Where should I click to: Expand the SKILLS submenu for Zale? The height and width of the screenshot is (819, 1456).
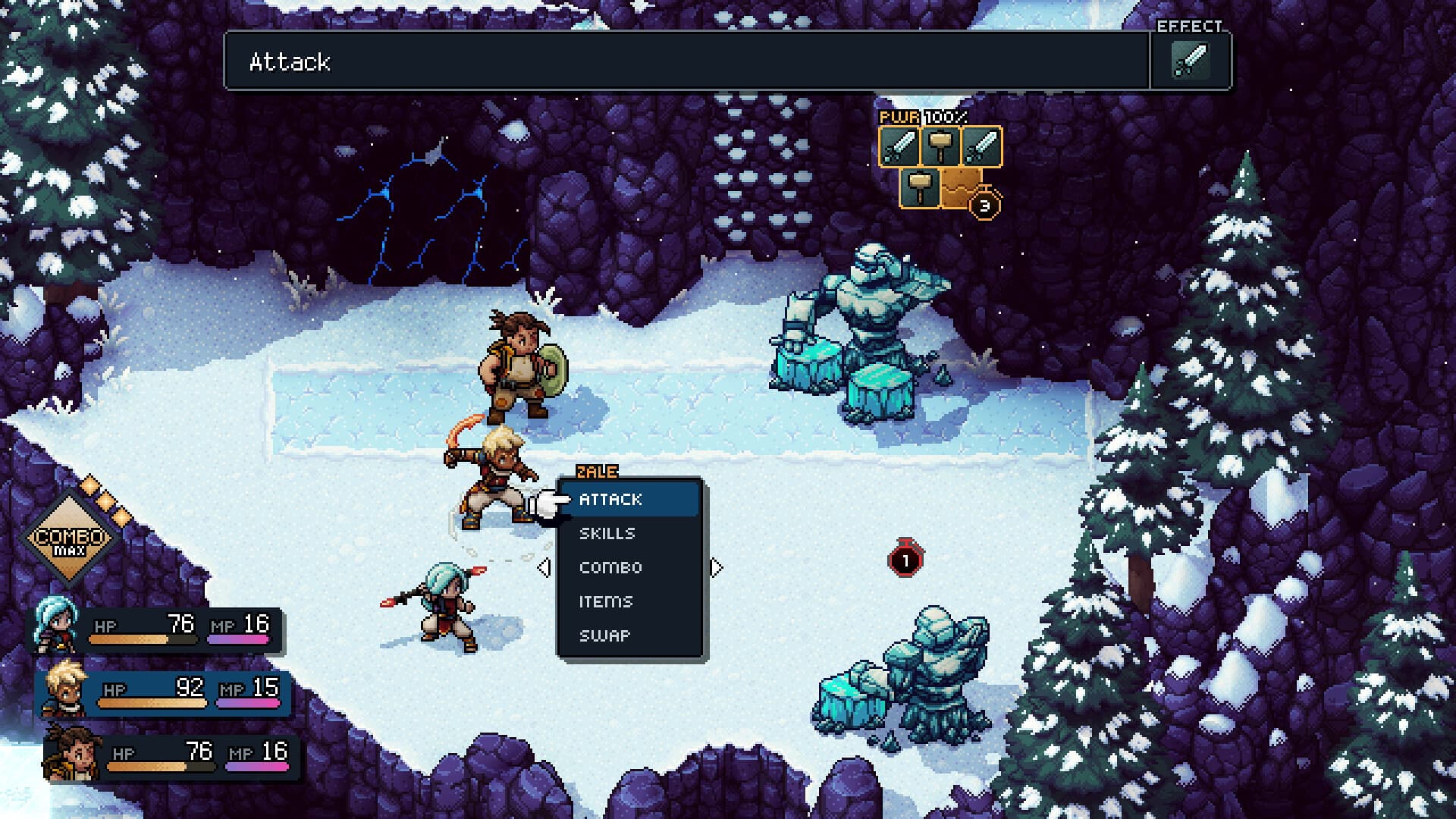[607, 533]
